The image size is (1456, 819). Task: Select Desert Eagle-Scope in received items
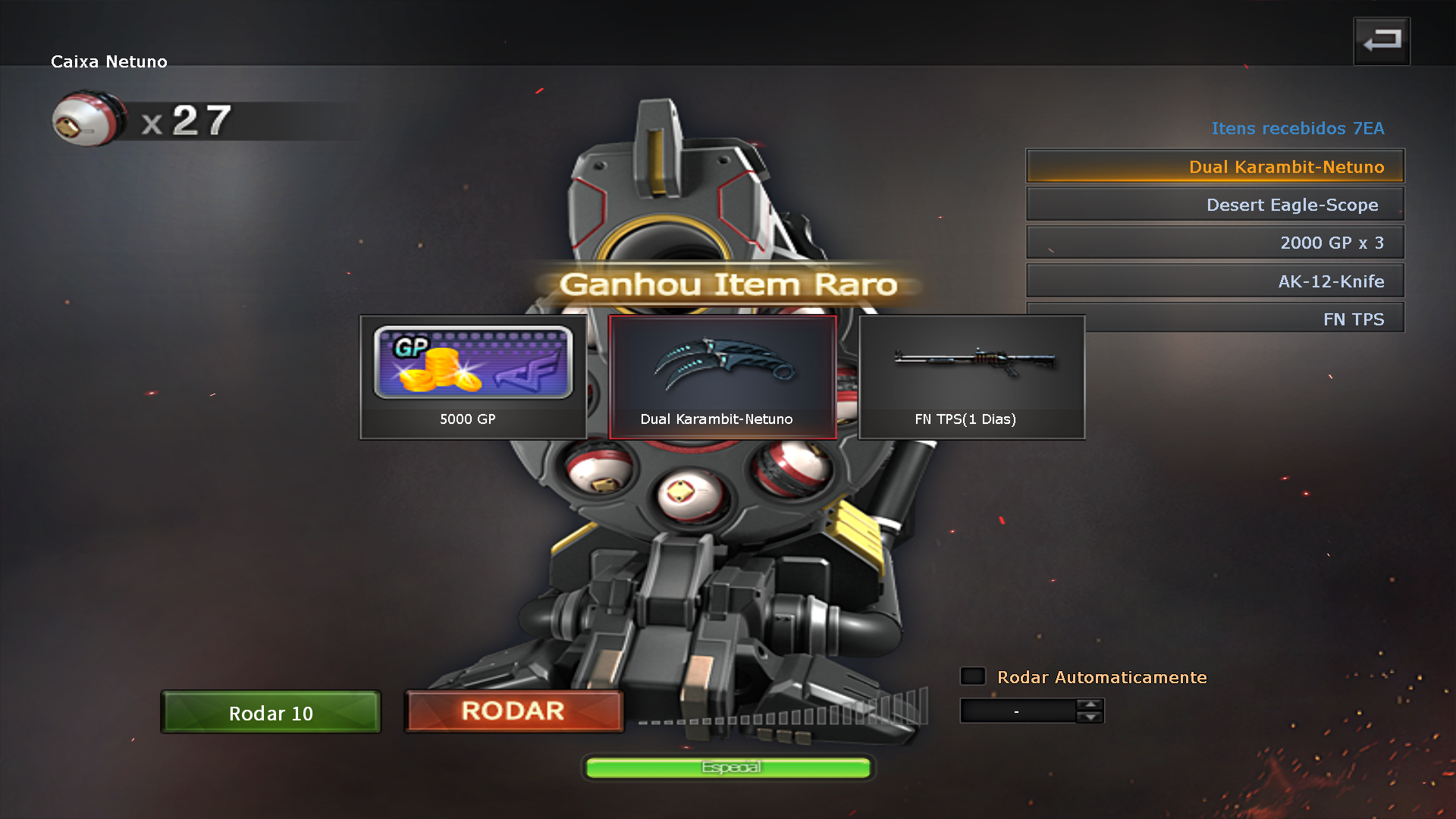click(1215, 204)
